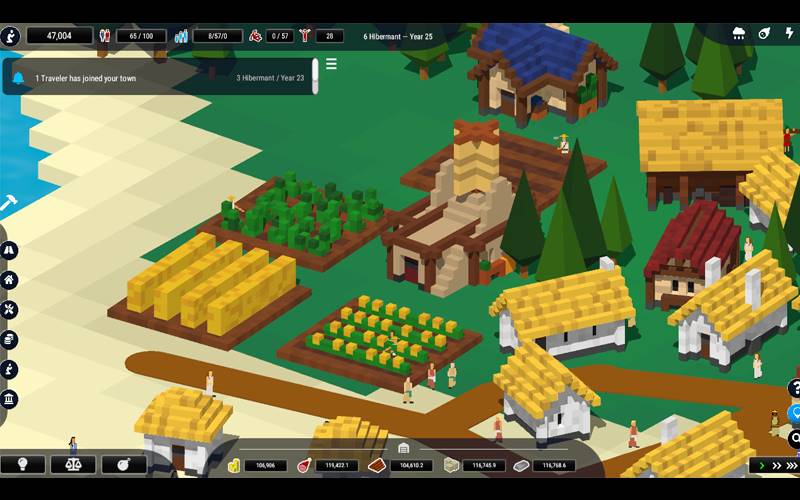
Task: Open the Traveler joined notification
Action: pyautogui.click(x=160, y=77)
